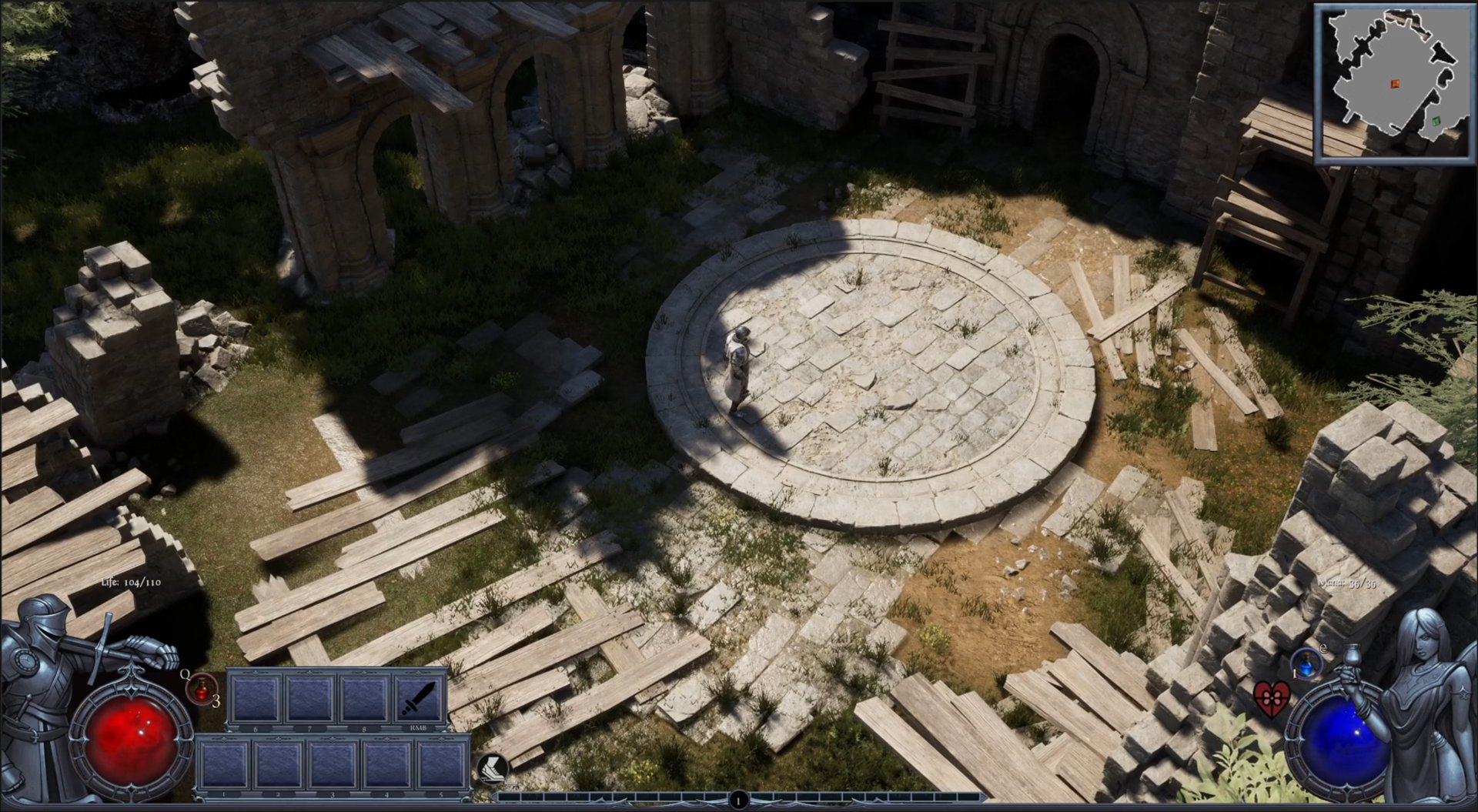Select the sword attack skill slot
The height and width of the screenshot is (812, 1478).
420,699
